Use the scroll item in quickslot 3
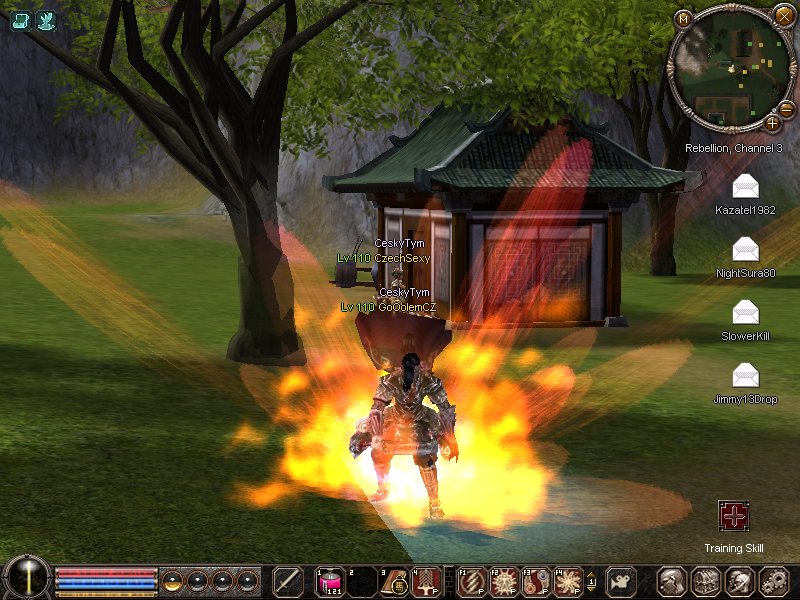Viewport: 800px width, 600px height. pos(394,582)
